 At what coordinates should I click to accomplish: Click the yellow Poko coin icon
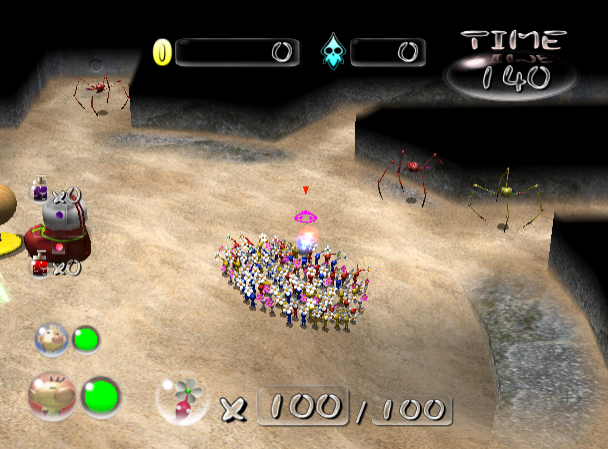162,52
